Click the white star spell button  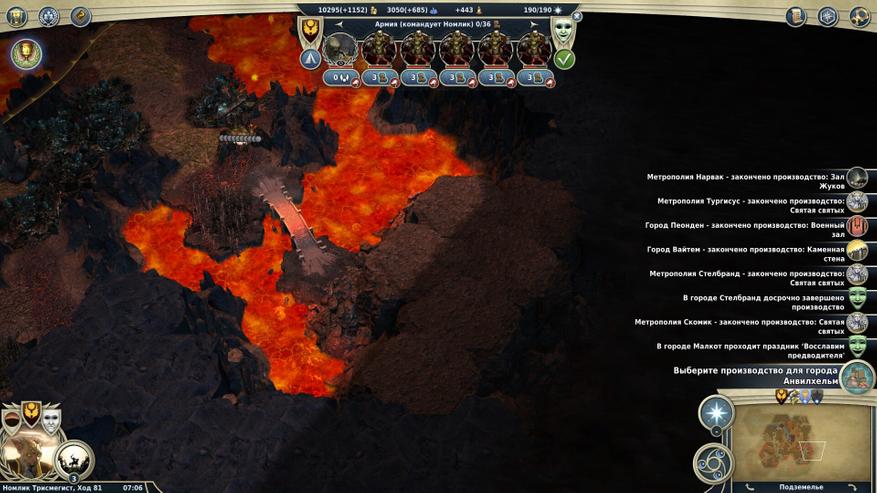point(716,413)
